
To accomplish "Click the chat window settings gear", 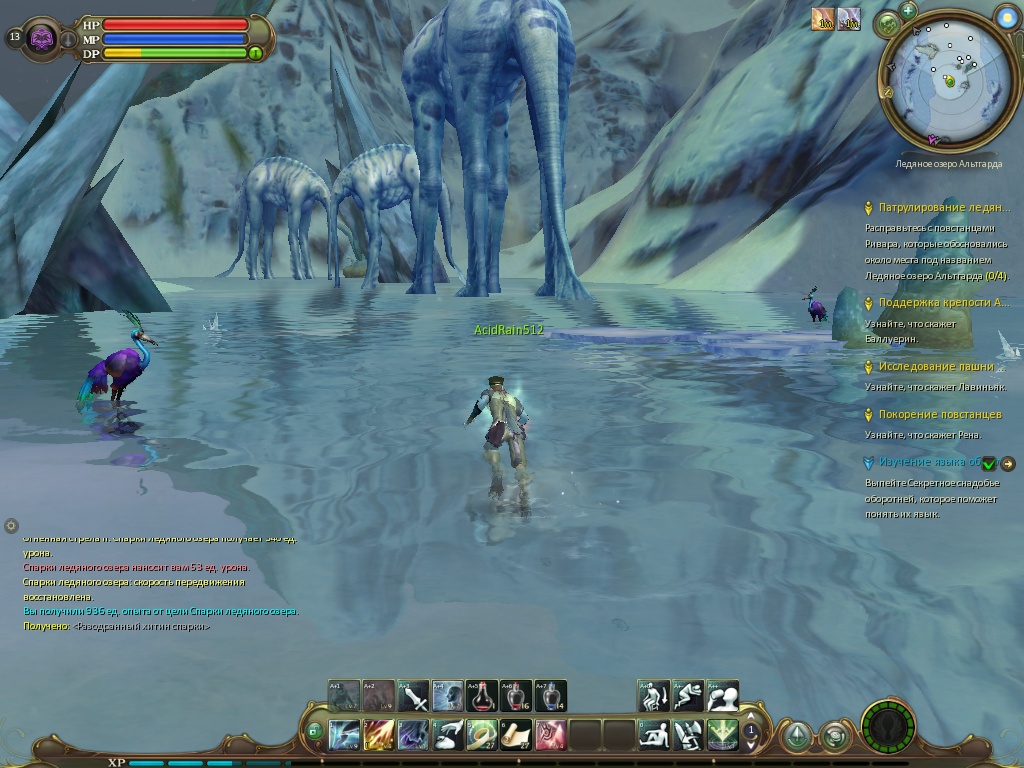I will coord(11,525).
